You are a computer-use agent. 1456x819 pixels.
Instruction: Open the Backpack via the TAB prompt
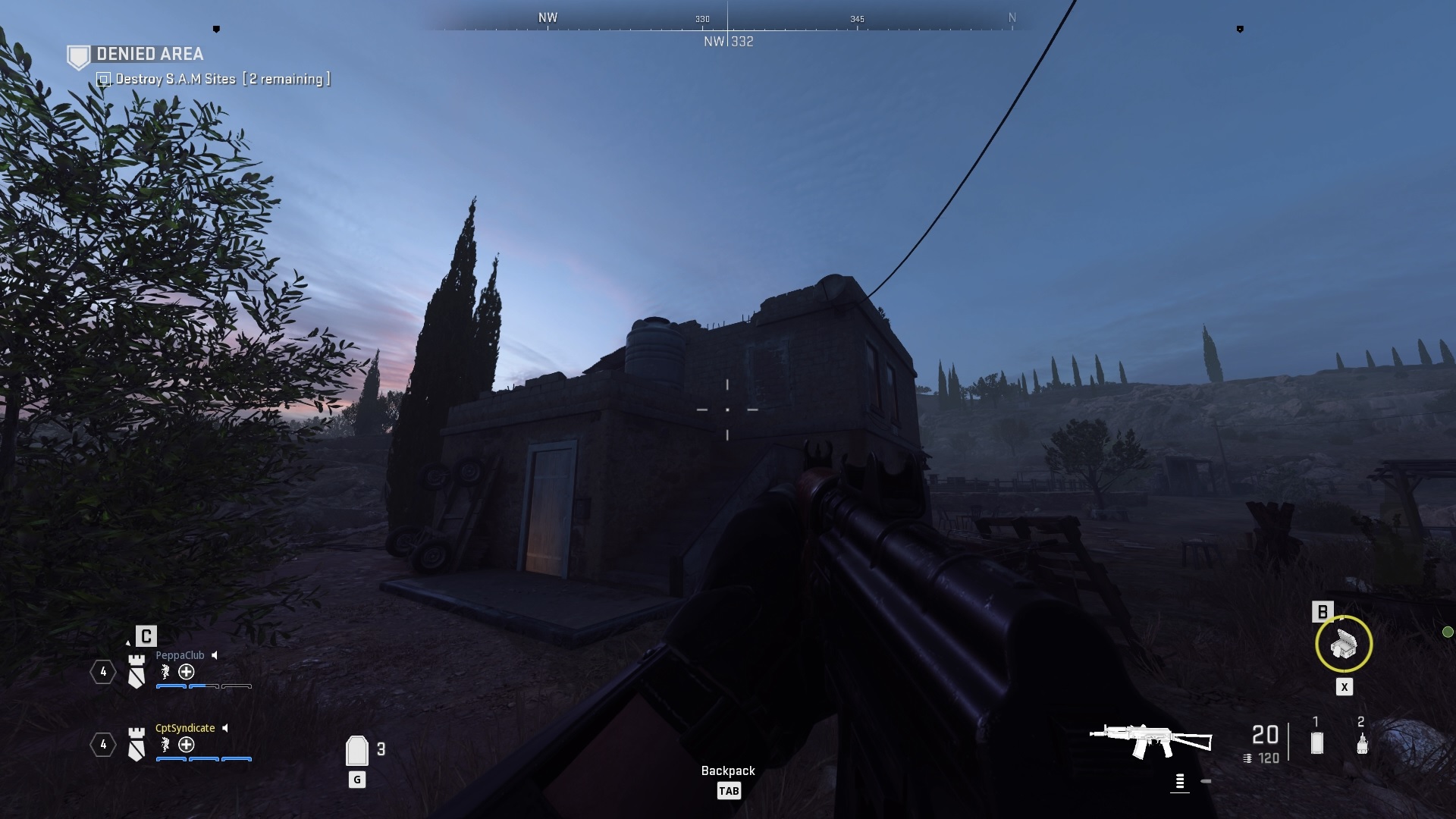tap(729, 790)
